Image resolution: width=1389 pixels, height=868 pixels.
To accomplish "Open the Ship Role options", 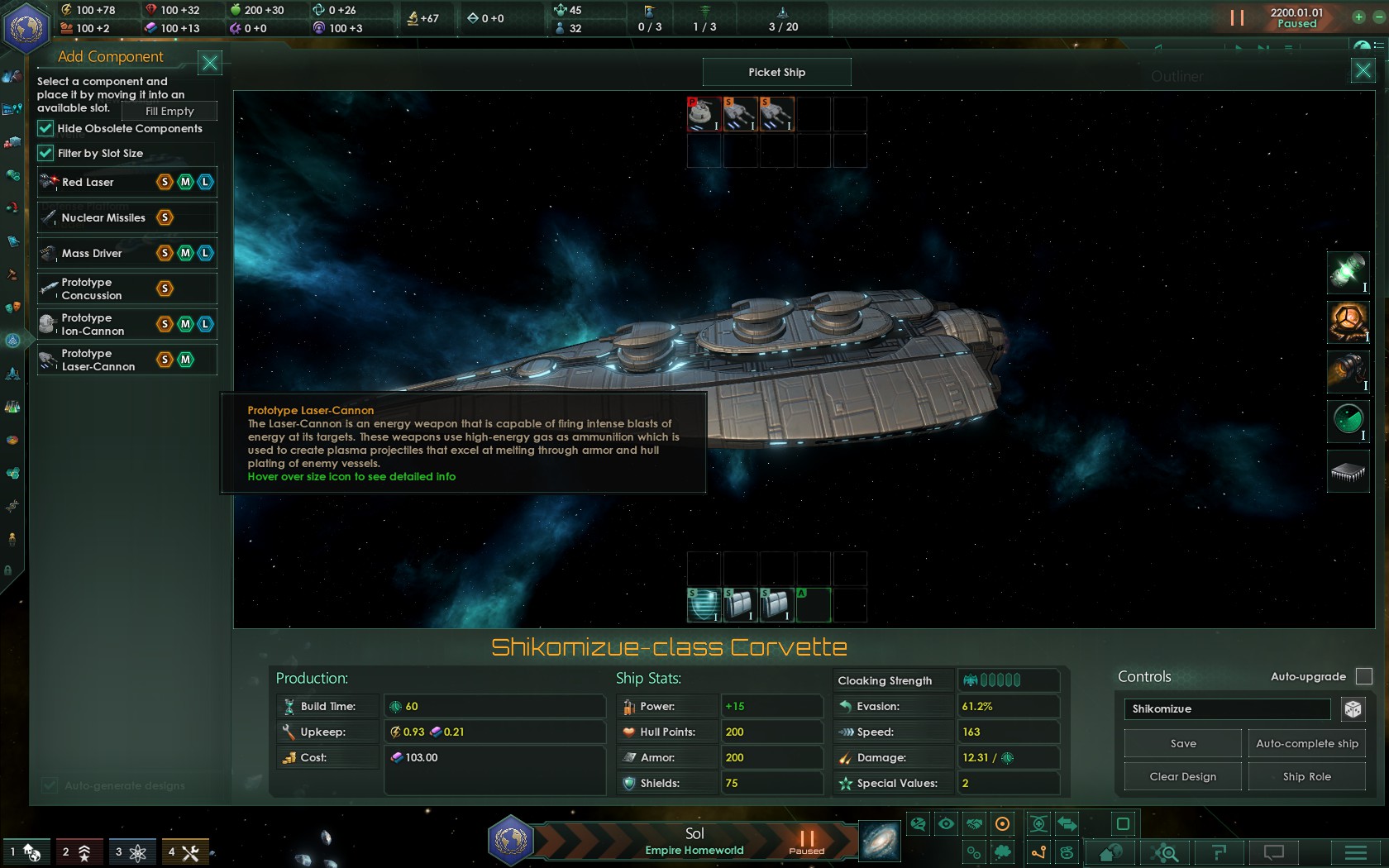I will (1306, 776).
